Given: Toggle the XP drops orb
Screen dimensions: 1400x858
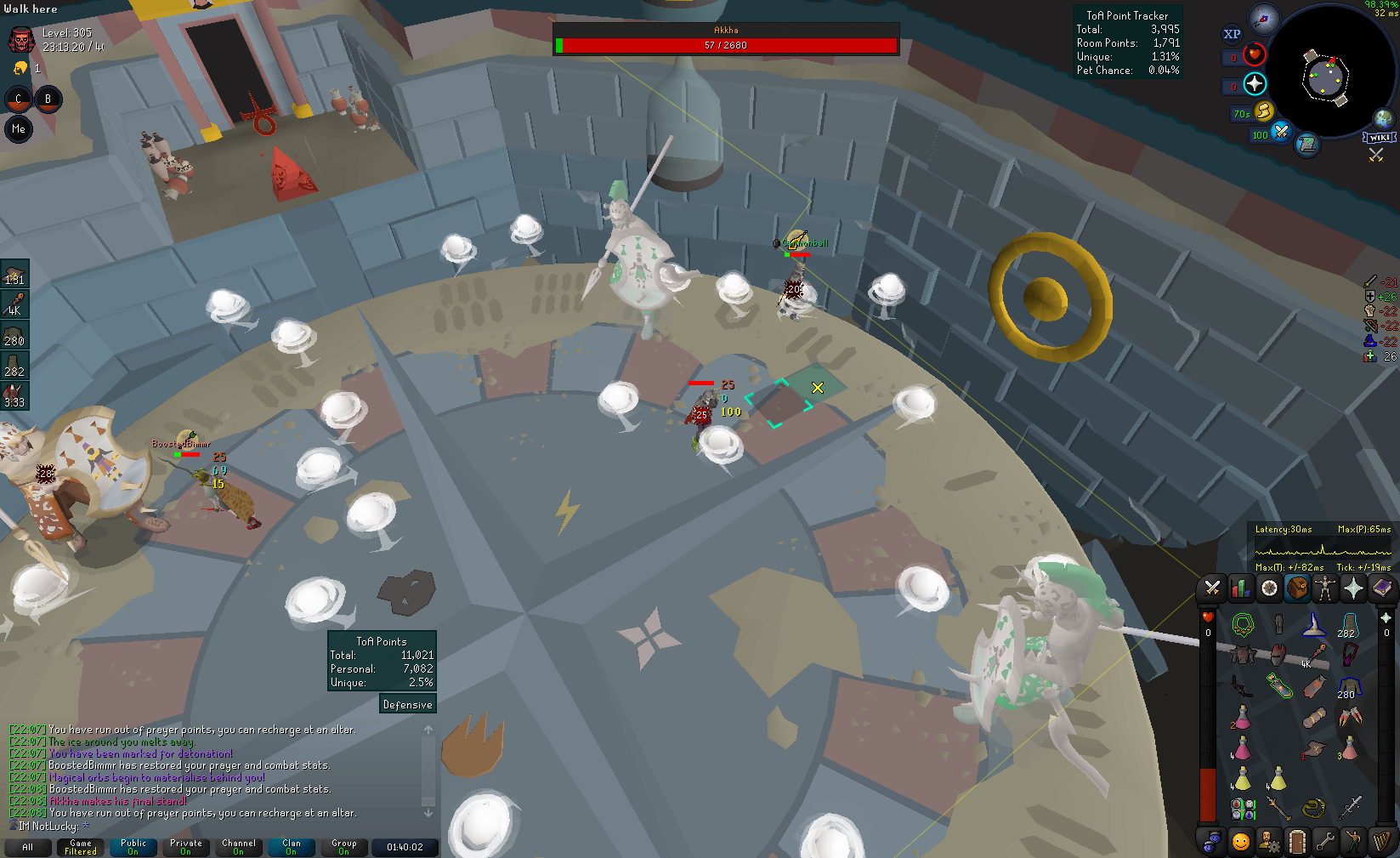Looking at the screenshot, I should click(1232, 35).
